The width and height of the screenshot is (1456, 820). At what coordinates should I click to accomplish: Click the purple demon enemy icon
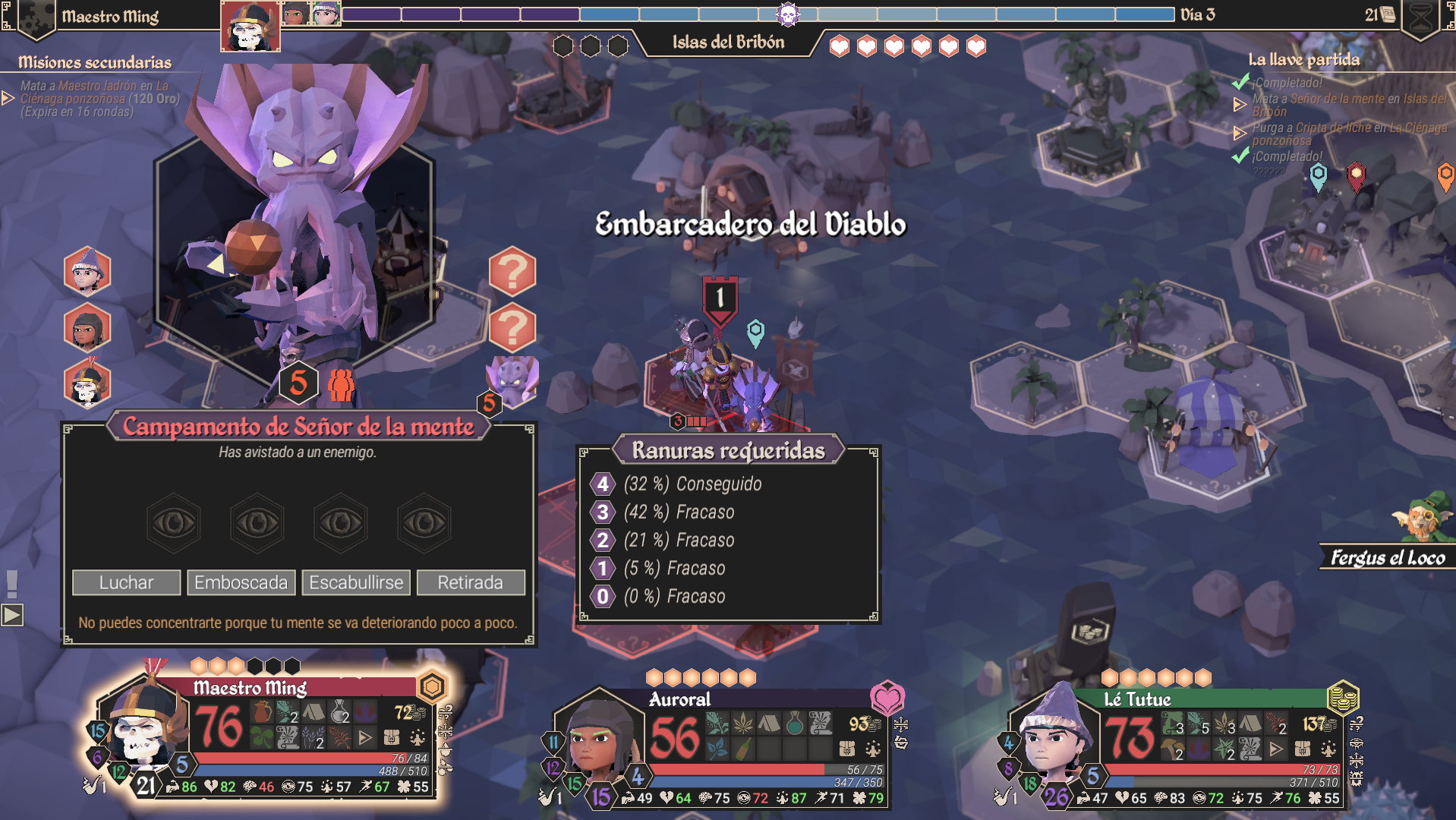pos(512,380)
